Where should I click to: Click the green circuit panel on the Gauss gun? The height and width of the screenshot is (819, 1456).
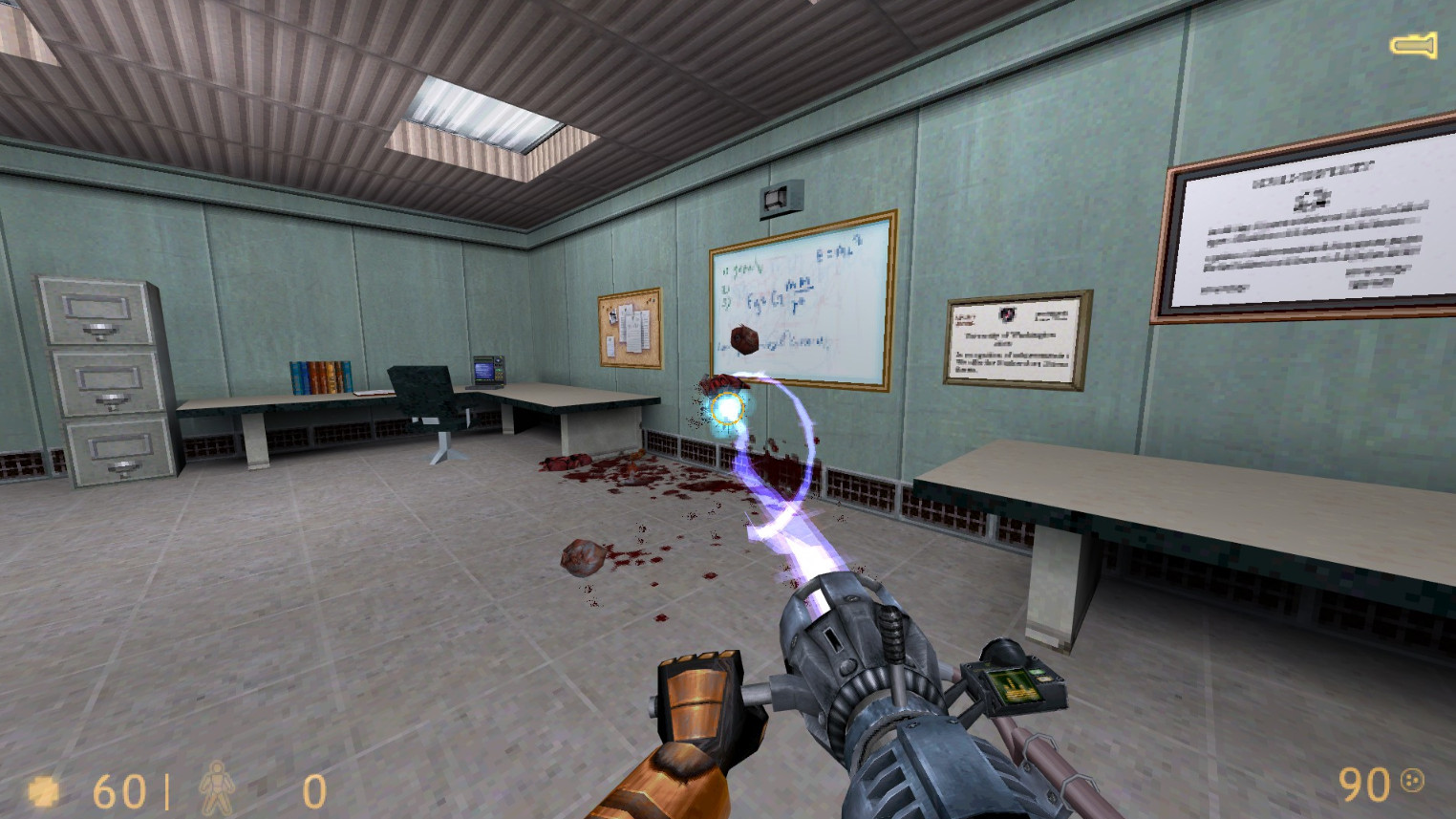[1013, 684]
